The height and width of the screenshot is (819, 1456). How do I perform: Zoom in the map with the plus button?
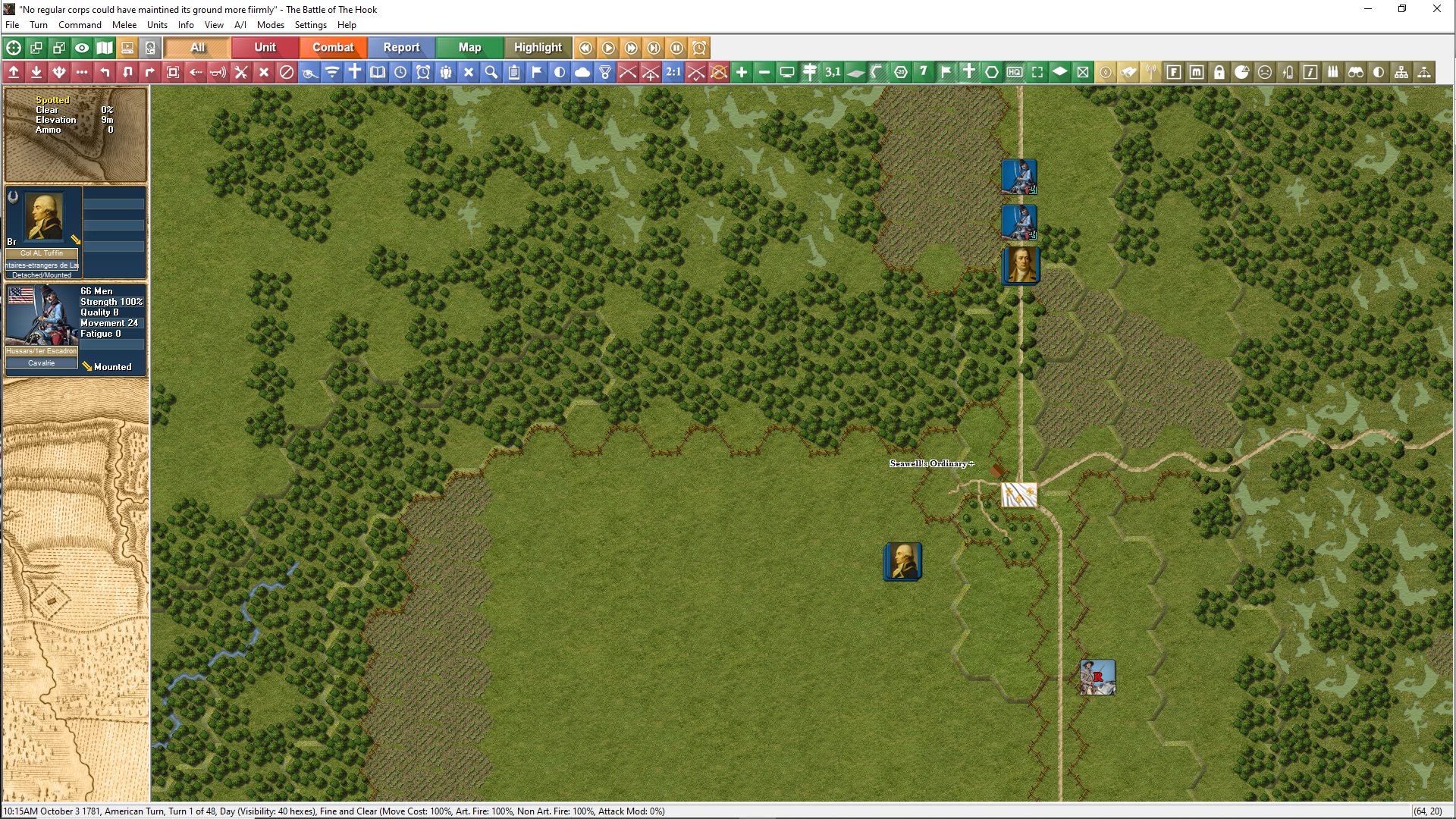(x=742, y=72)
